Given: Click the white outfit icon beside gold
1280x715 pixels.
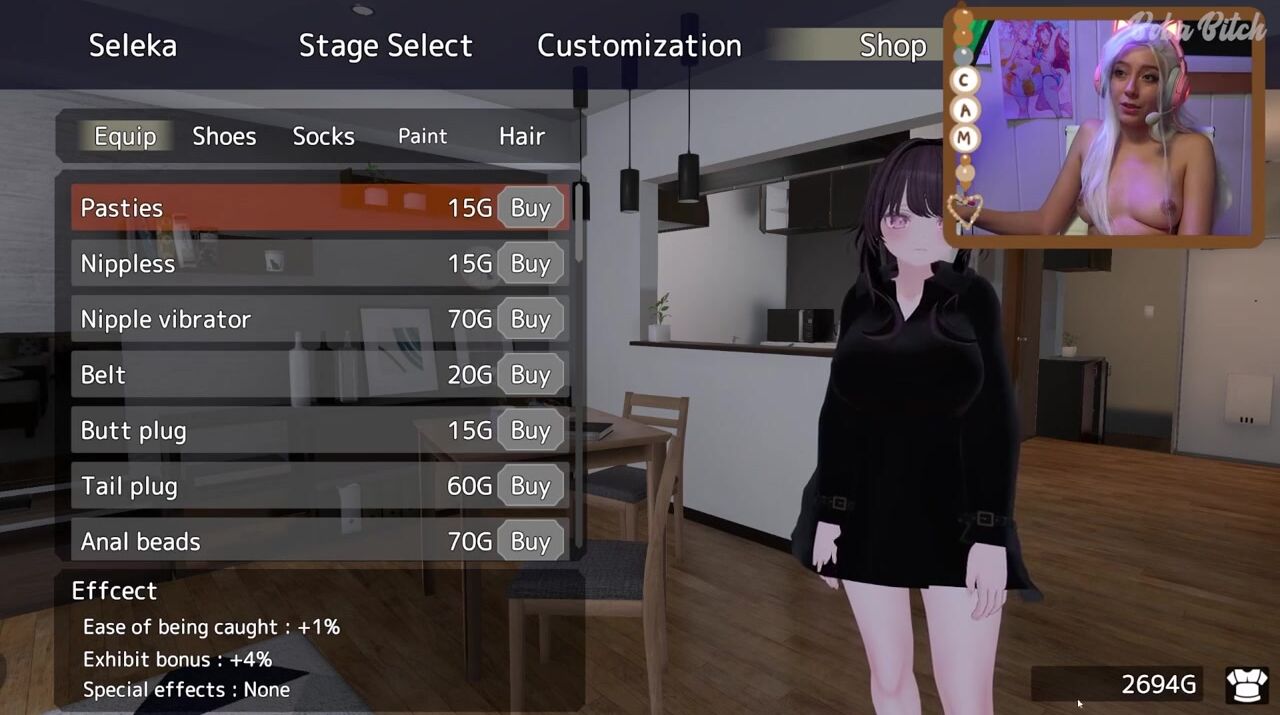Looking at the screenshot, I should [1246, 685].
